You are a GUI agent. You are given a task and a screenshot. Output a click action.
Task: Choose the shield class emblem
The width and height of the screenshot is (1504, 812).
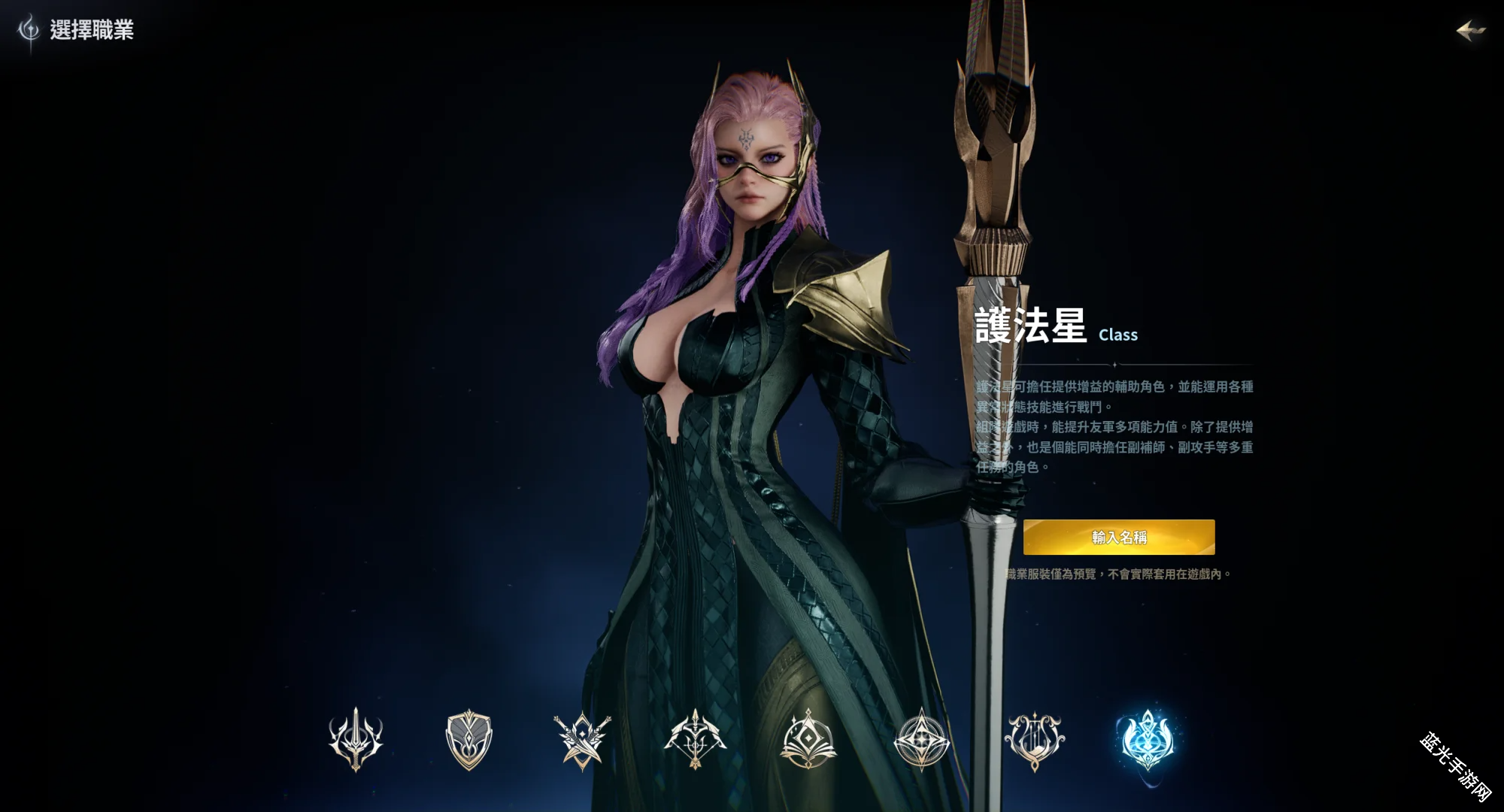click(468, 739)
